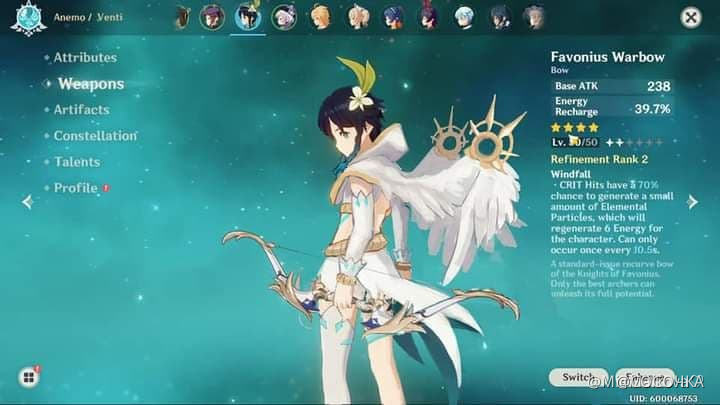Open the four-square grid menu icon
This screenshot has width=720, height=405.
coord(27,377)
